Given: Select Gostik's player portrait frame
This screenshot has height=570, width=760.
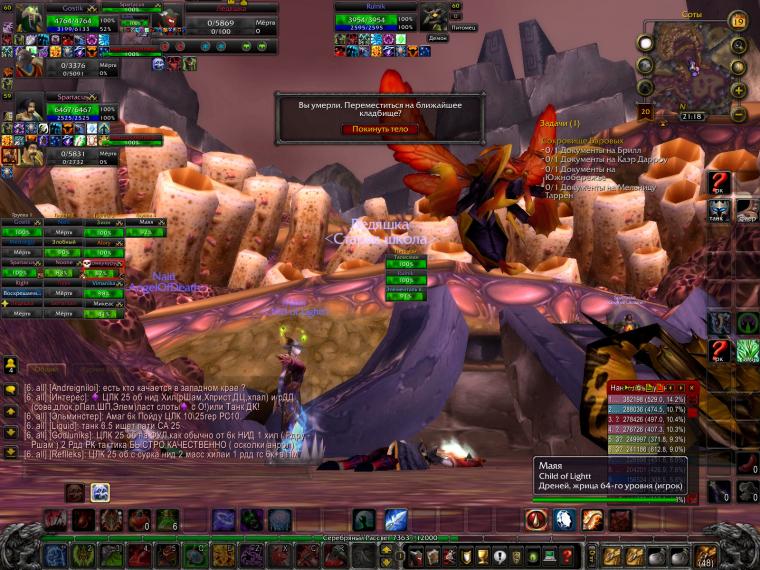Looking at the screenshot, I should click(29, 17).
